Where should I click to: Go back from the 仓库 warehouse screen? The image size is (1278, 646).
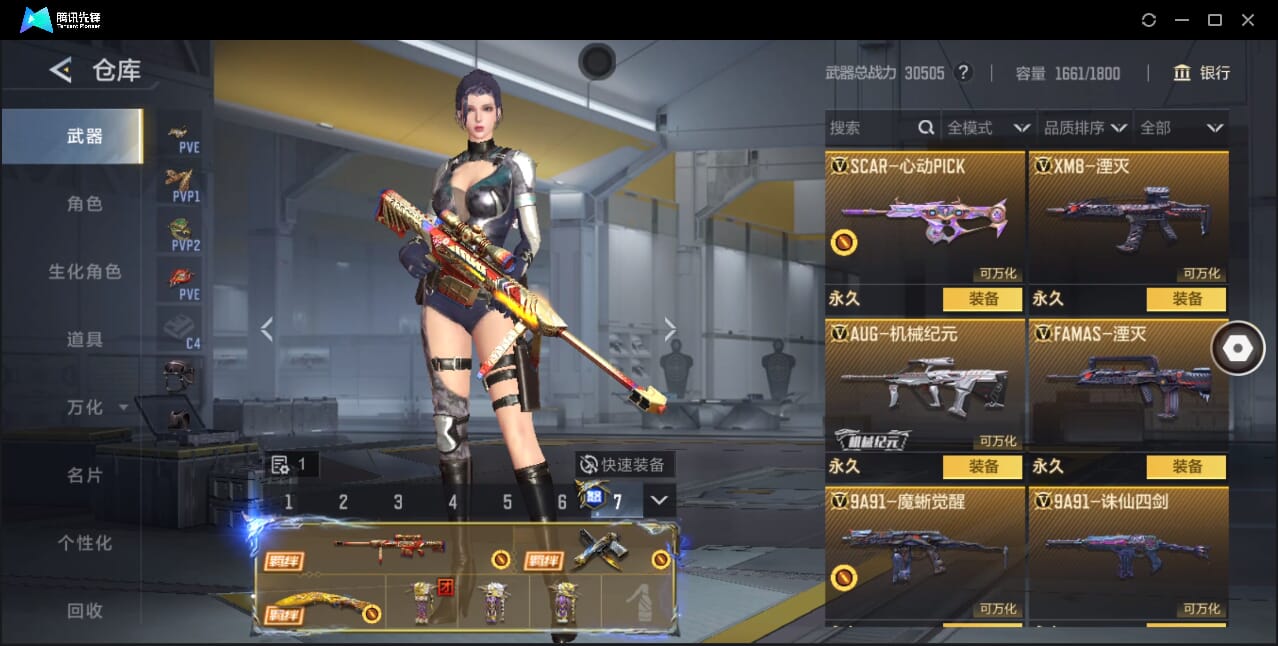(x=61, y=70)
